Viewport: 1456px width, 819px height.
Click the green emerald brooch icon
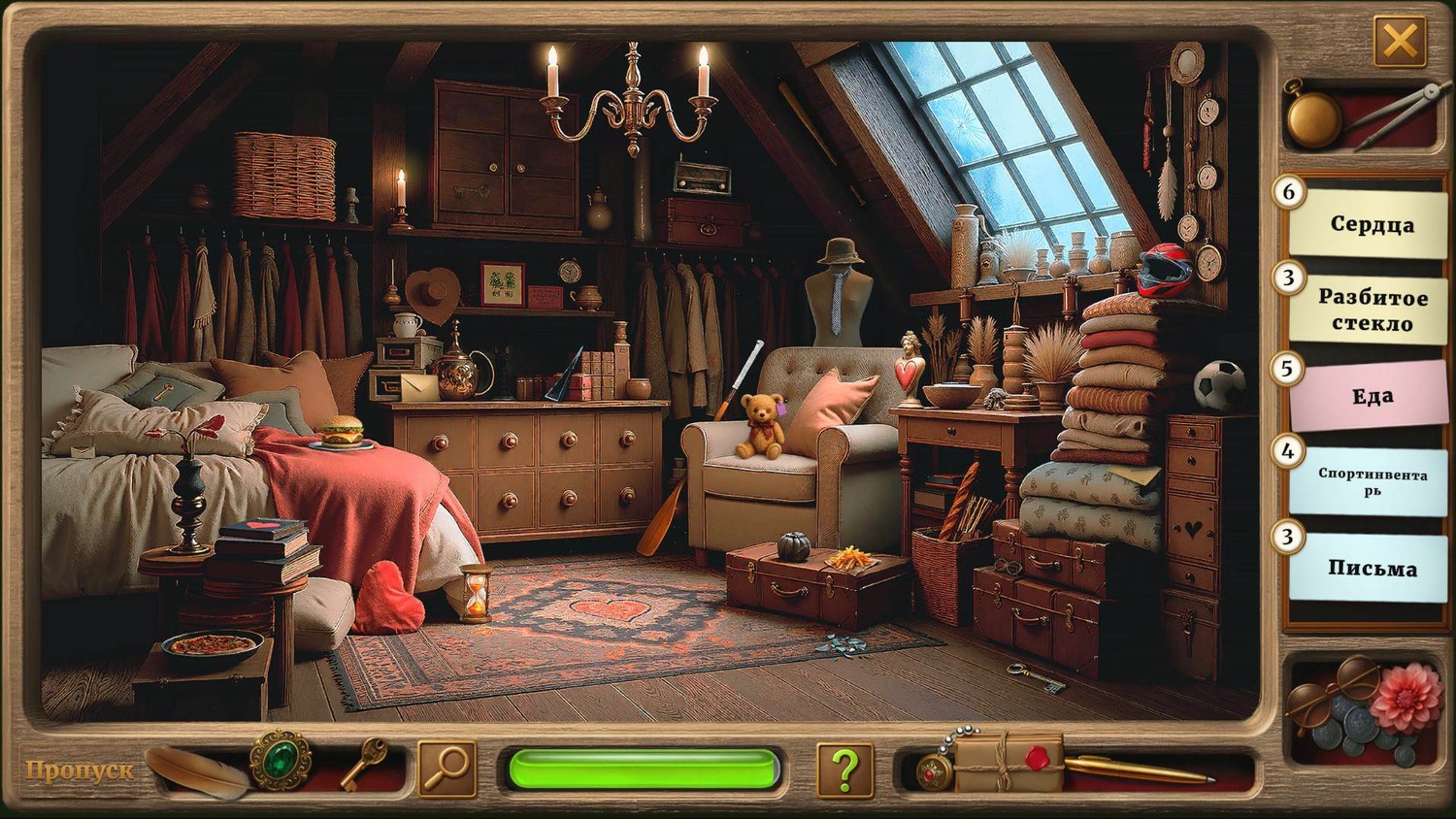pyautogui.click(x=281, y=761)
